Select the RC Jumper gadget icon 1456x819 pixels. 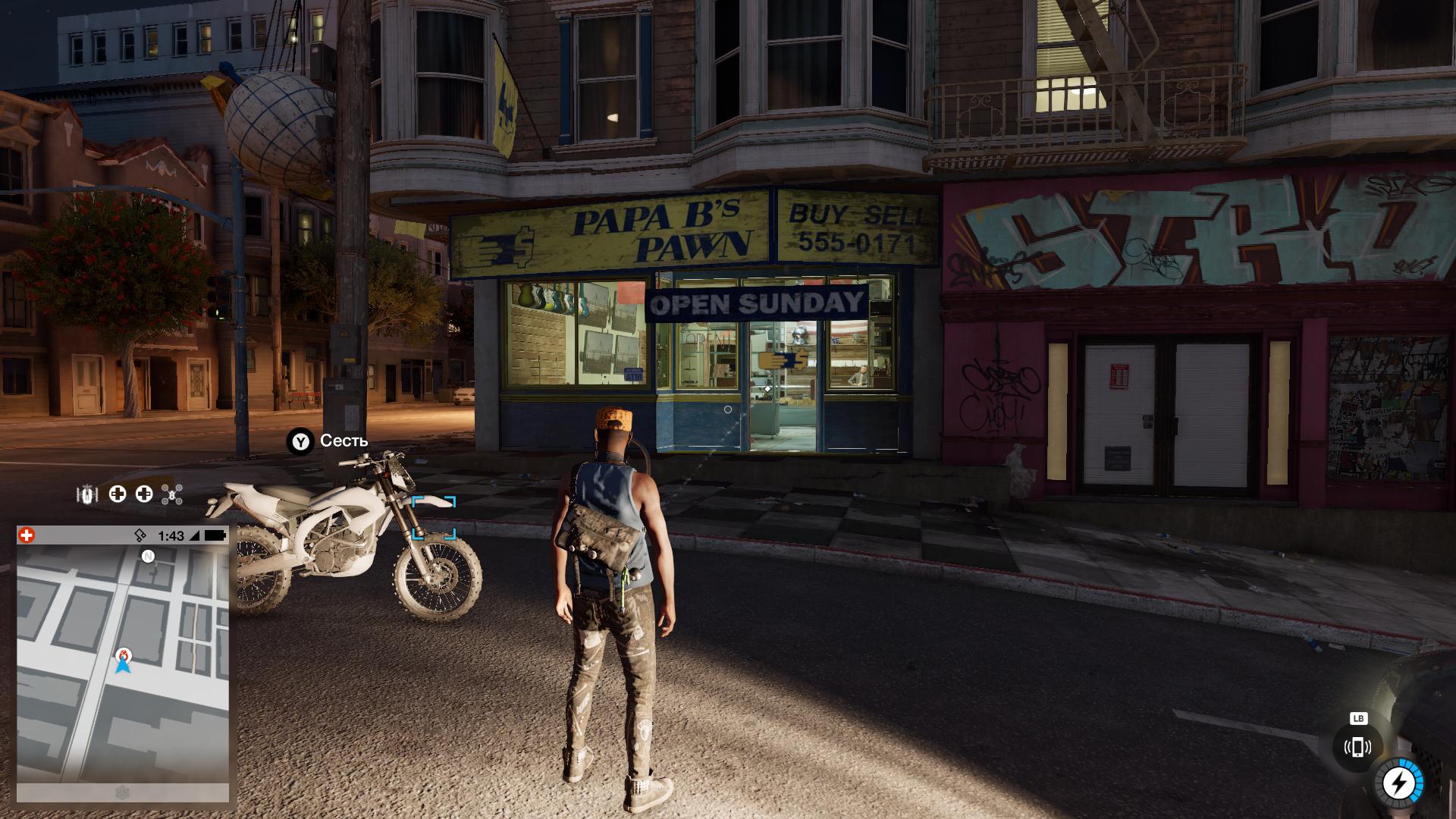tap(88, 494)
